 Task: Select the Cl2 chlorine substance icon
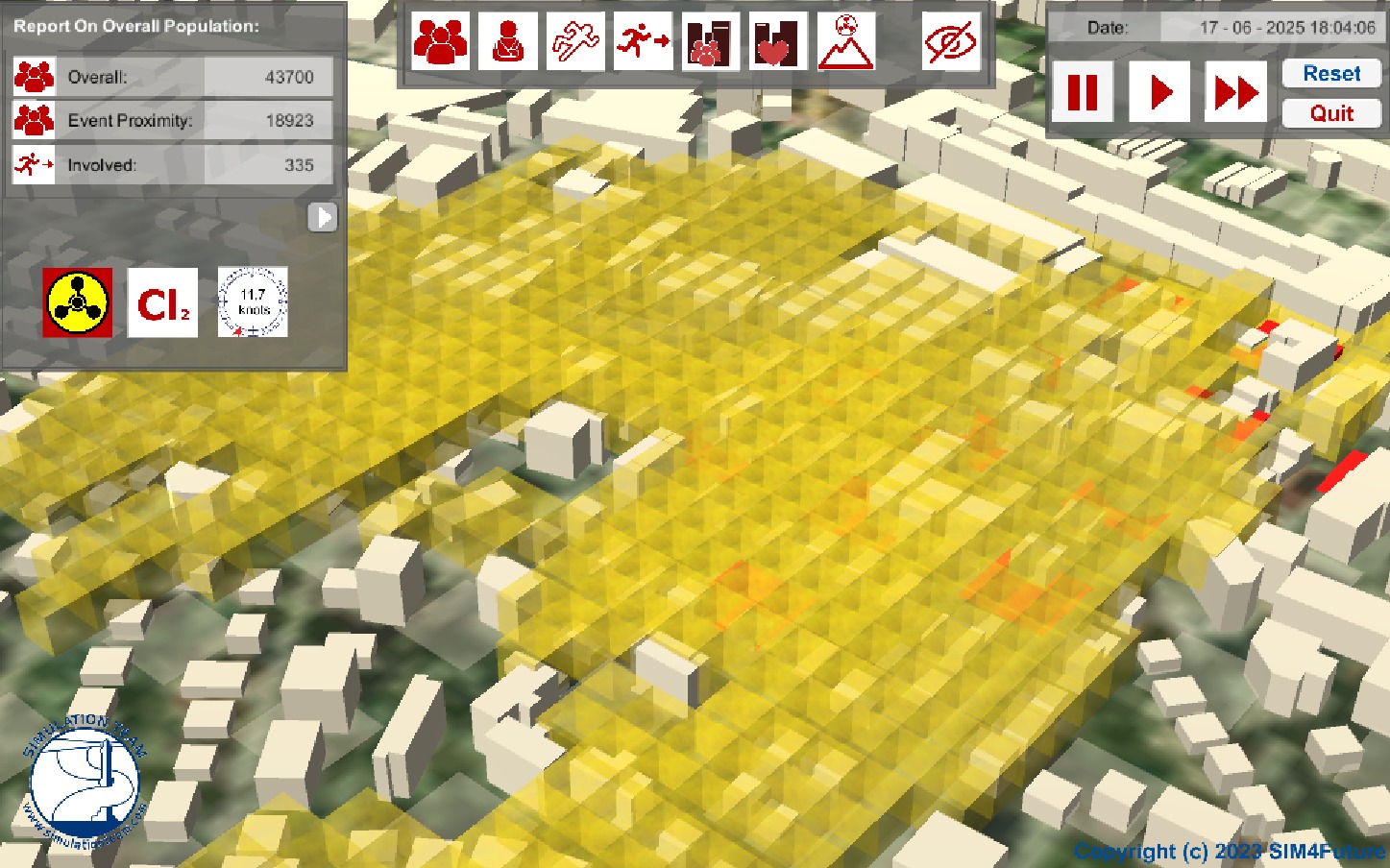click(163, 302)
